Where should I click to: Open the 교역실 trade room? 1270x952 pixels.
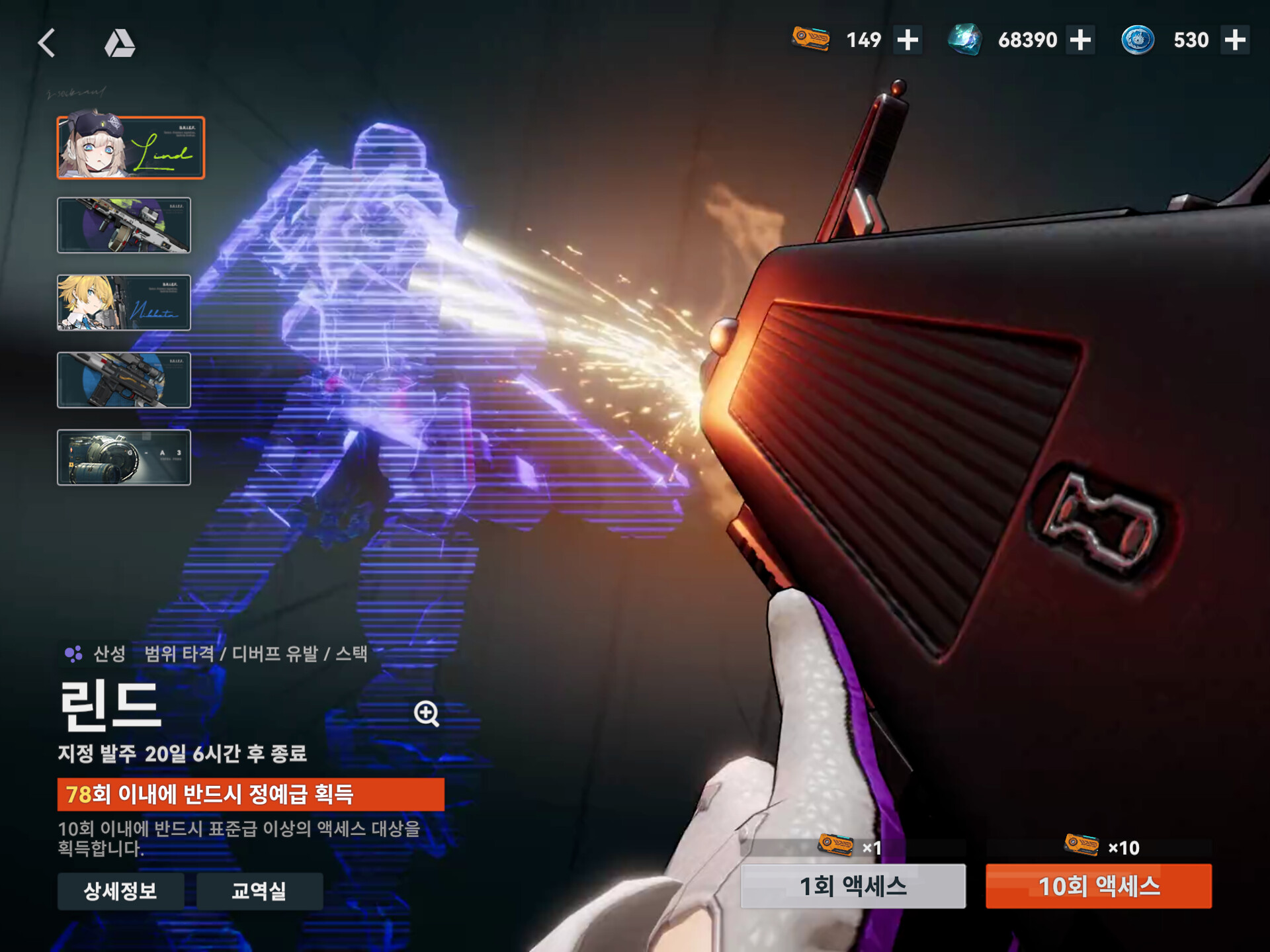tap(259, 890)
